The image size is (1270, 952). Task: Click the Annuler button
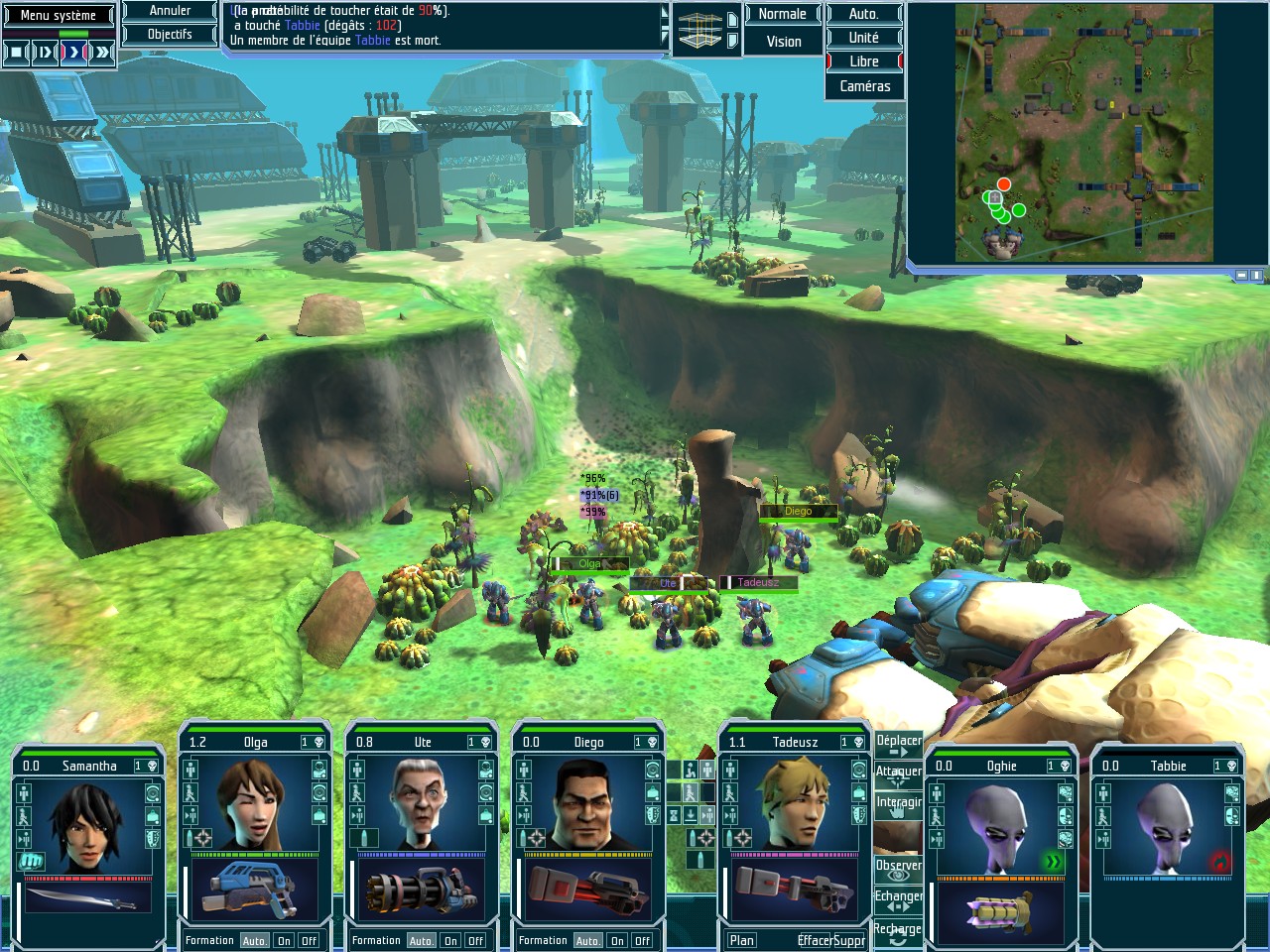pyautogui.click(x=170, y=11)
